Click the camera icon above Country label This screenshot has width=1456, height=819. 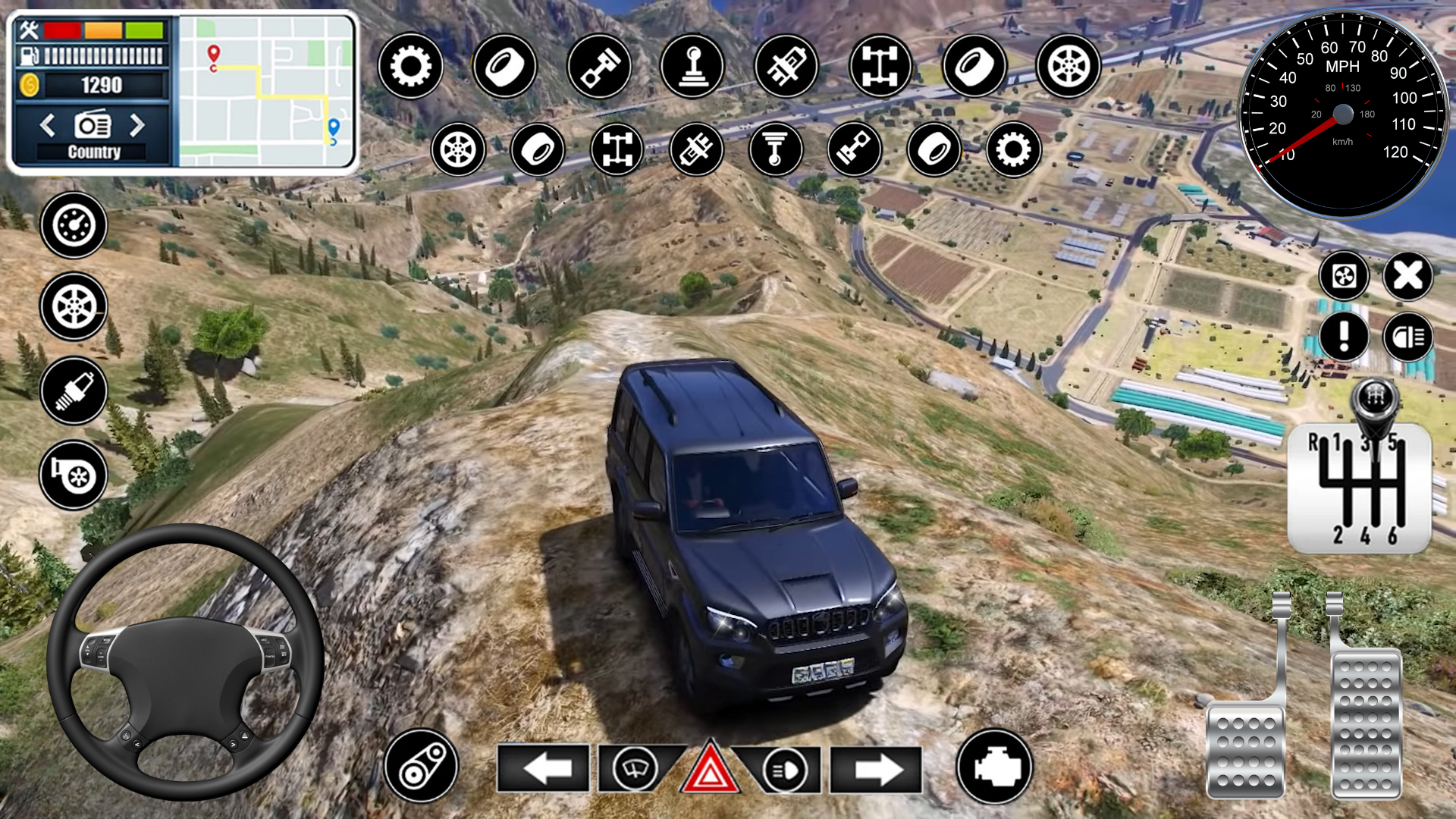91,127
